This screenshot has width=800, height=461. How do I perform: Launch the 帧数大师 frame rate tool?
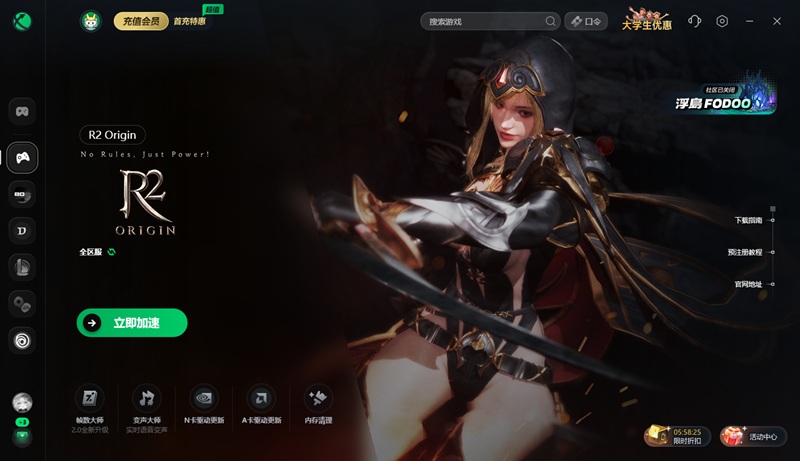(x=89, y=404)
